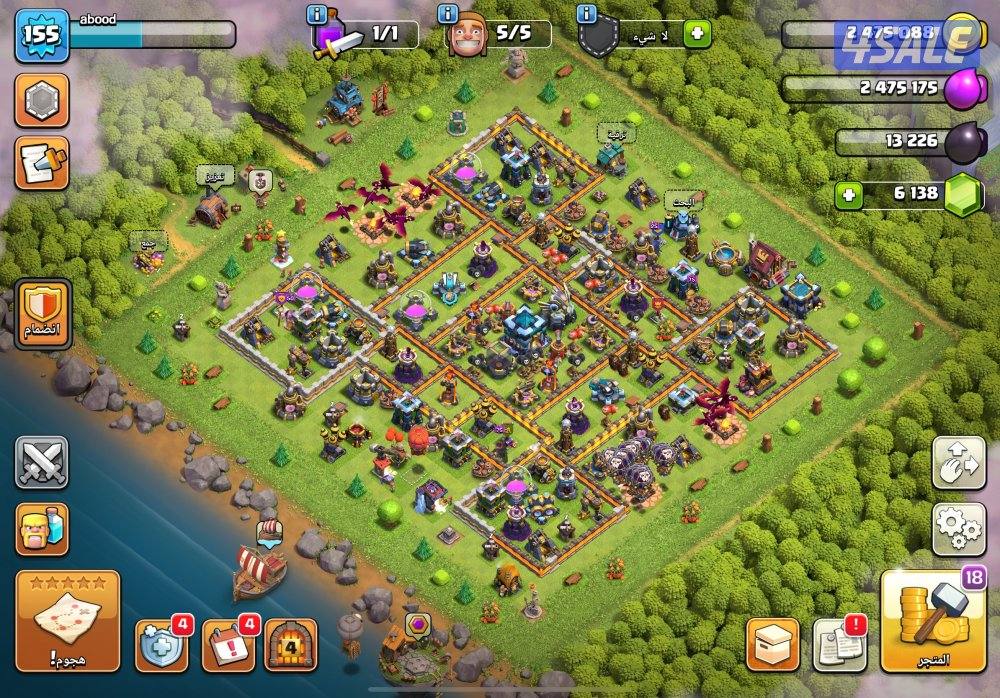Enter village layout edit mode hand button
This screenshot has height=698, width=1000.
tap(958, 462)
